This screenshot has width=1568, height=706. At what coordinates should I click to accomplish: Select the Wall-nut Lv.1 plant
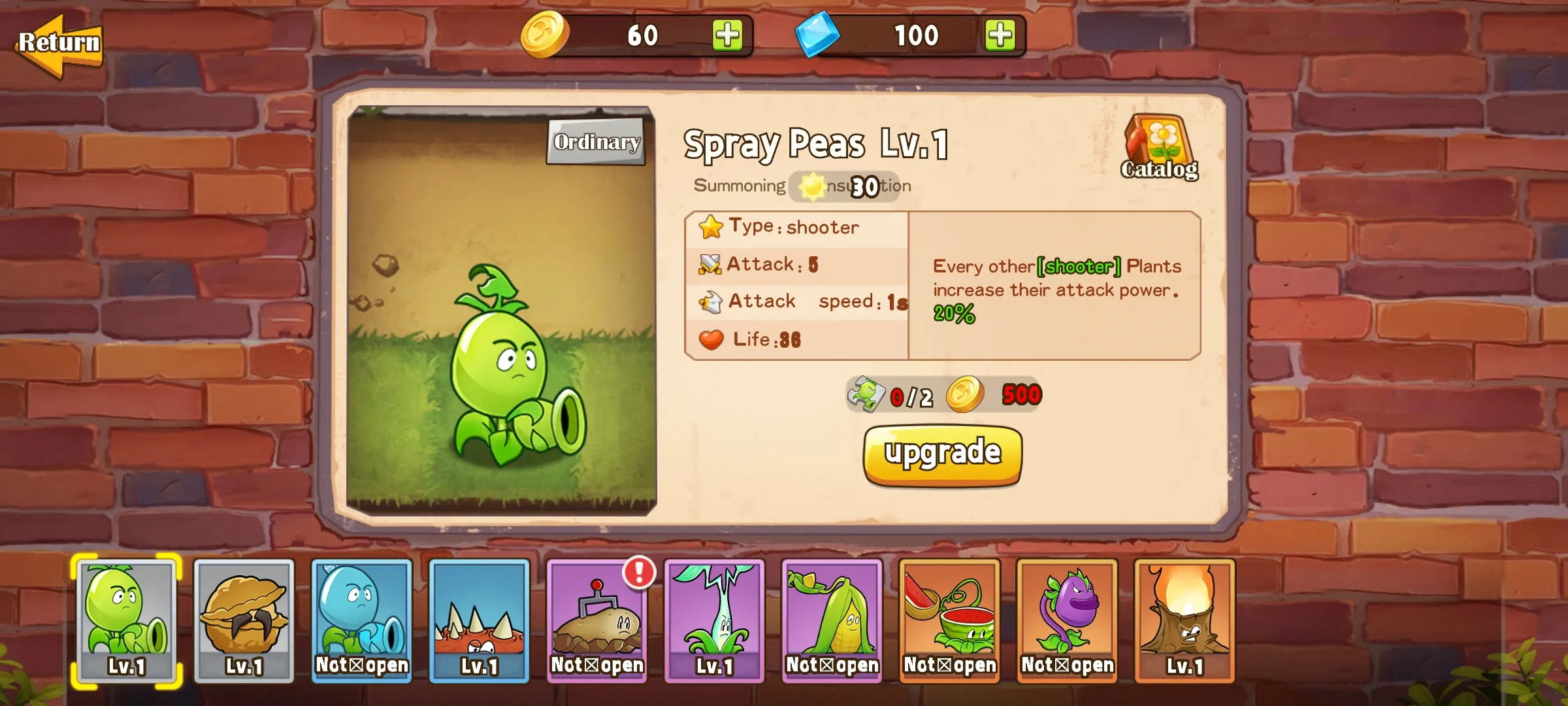pyautogui.click(x=243, y=621)
